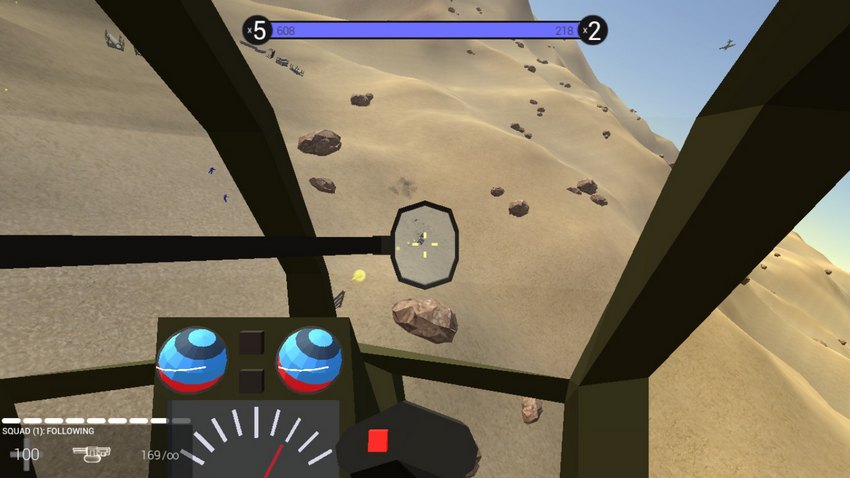Click the Squad Following status label
This screenshot has width=850, height=478.
(48, 431)
